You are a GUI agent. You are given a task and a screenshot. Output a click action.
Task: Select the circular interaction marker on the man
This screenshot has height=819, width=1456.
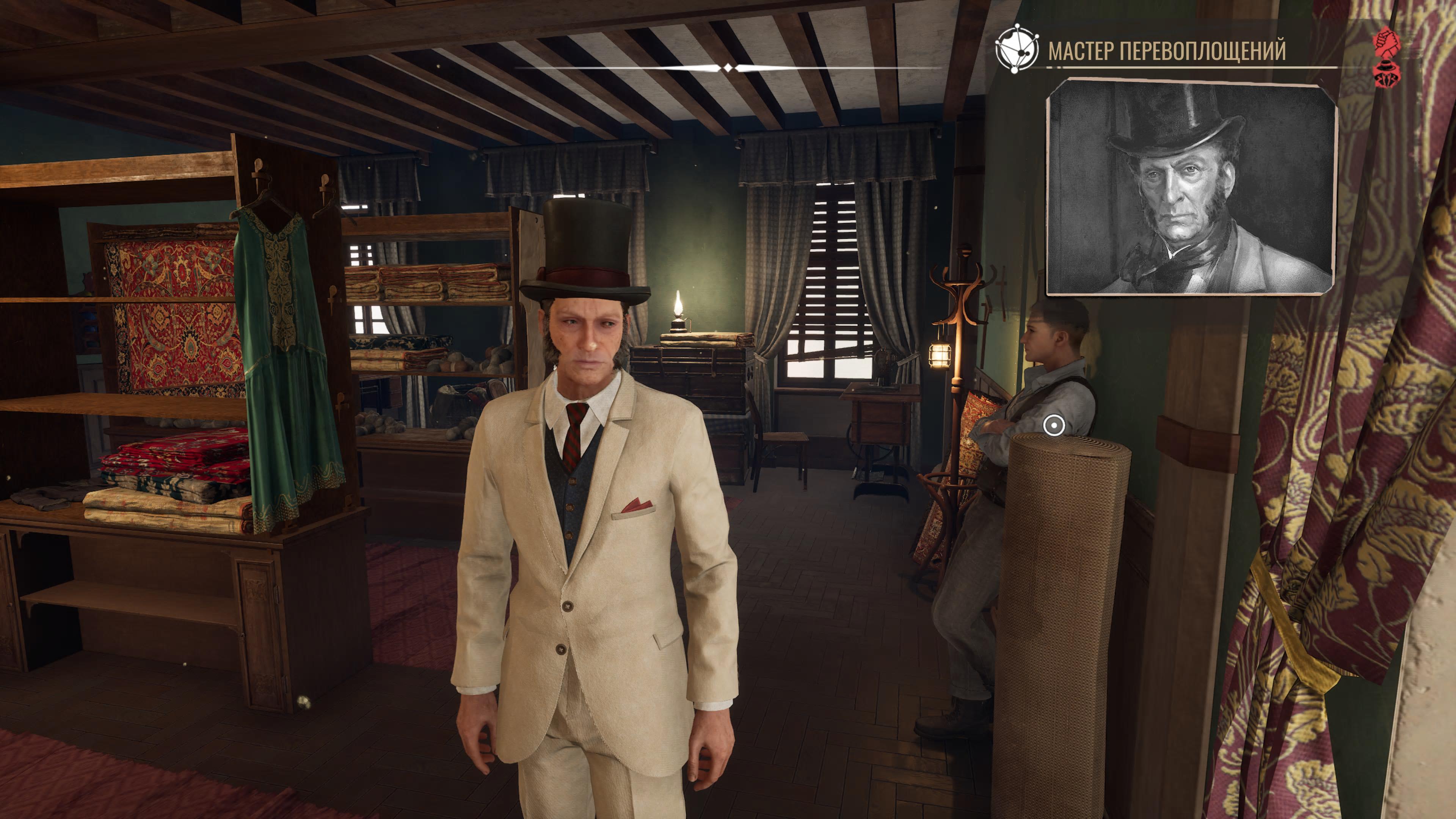(1054, 425)
